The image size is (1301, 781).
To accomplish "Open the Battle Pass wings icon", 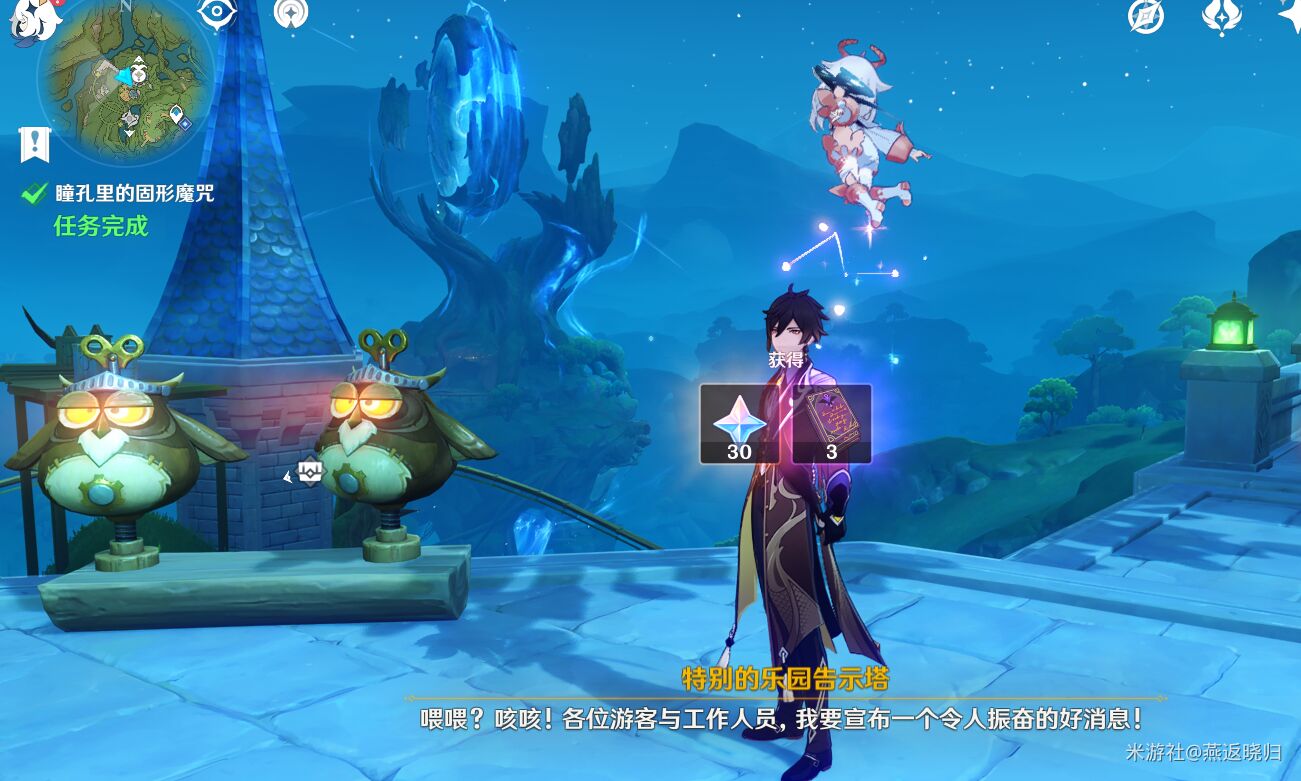I will click(x=1222, y=16).
